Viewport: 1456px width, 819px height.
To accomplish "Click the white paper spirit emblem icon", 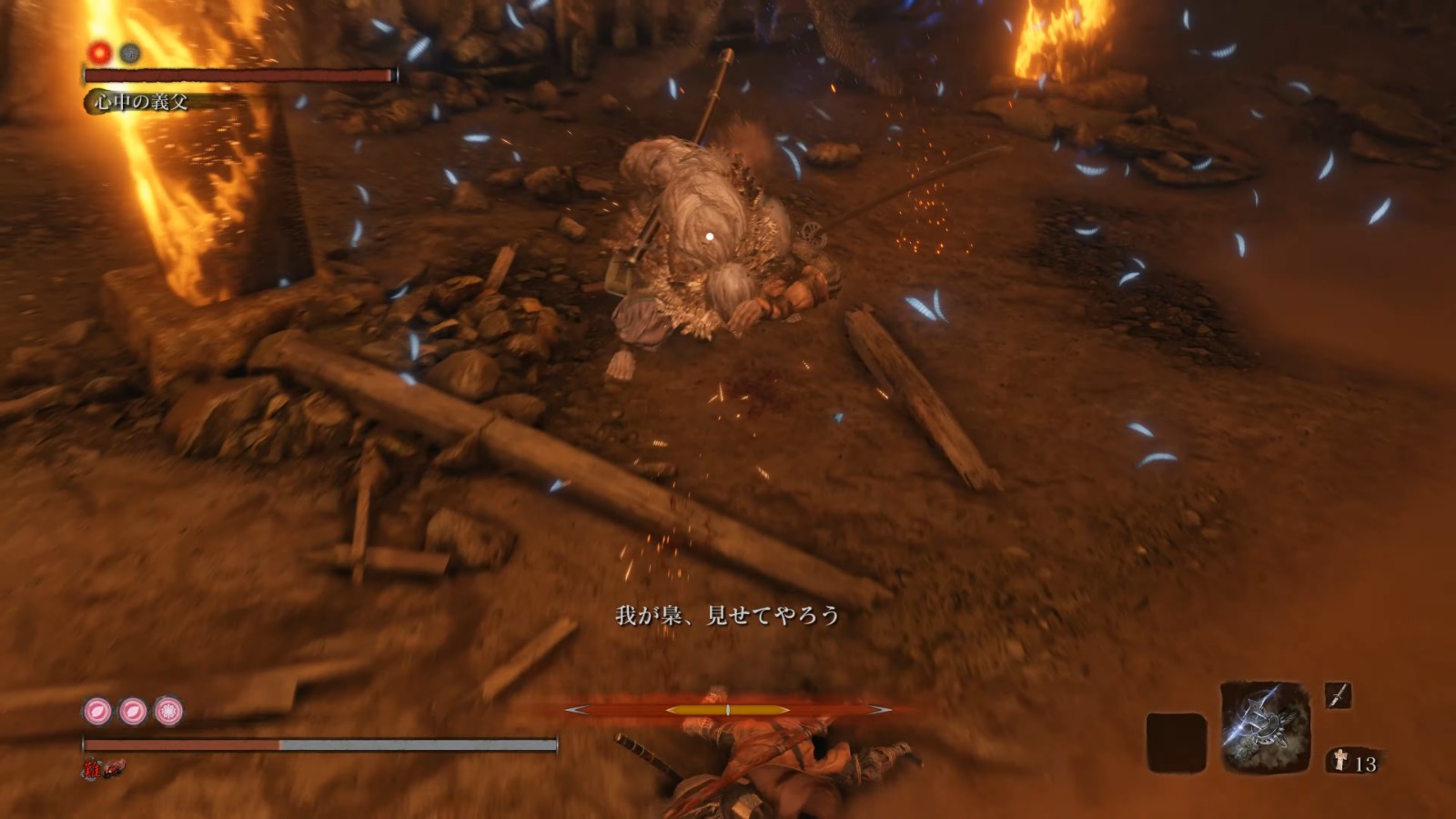I will click(x=1340, y=761).
